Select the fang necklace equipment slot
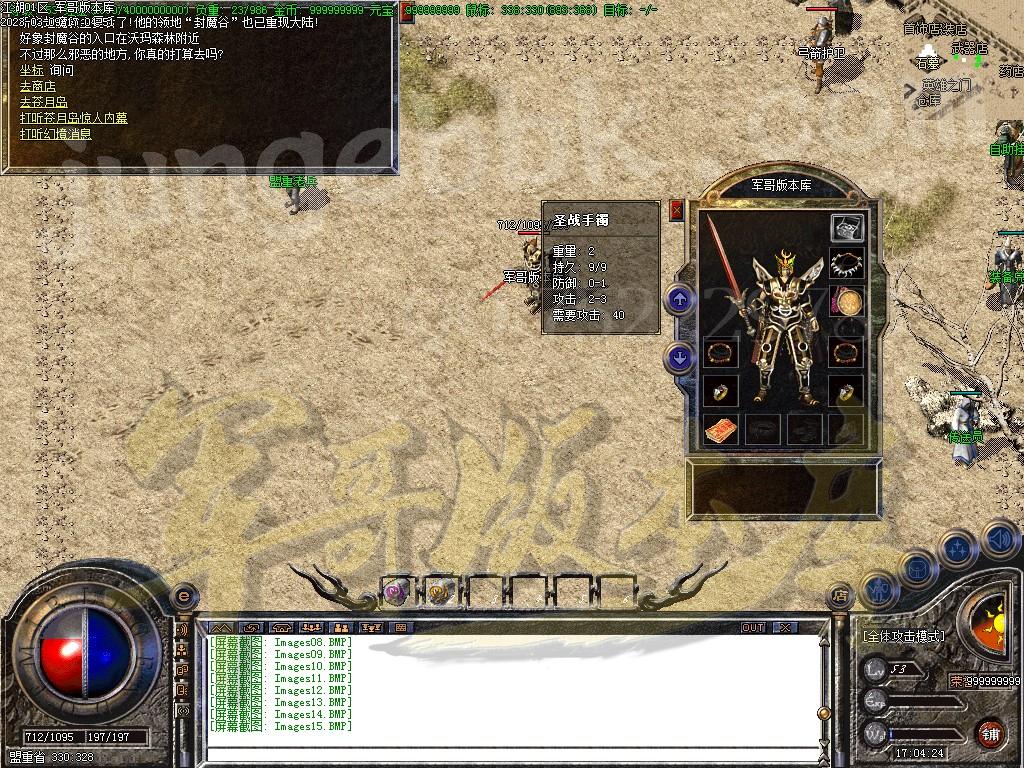The image size is (1024, 768). point(846,265)
